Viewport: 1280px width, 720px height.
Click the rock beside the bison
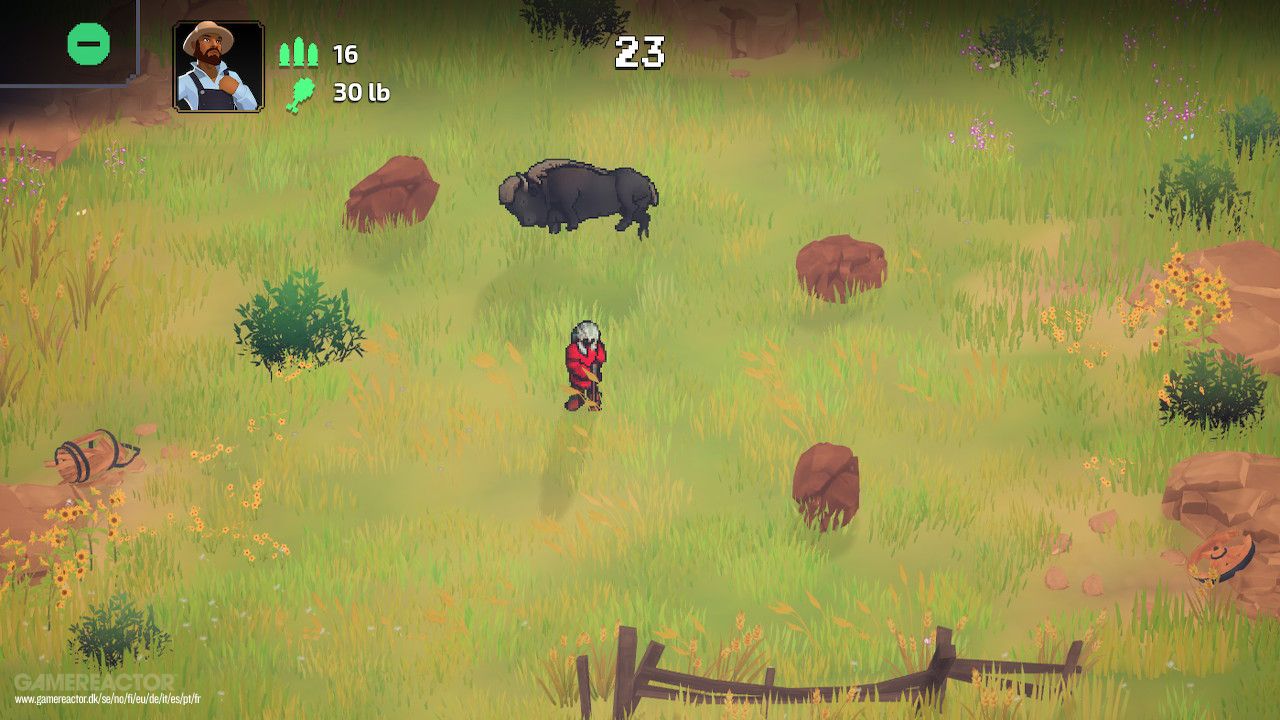coord(392,193)
